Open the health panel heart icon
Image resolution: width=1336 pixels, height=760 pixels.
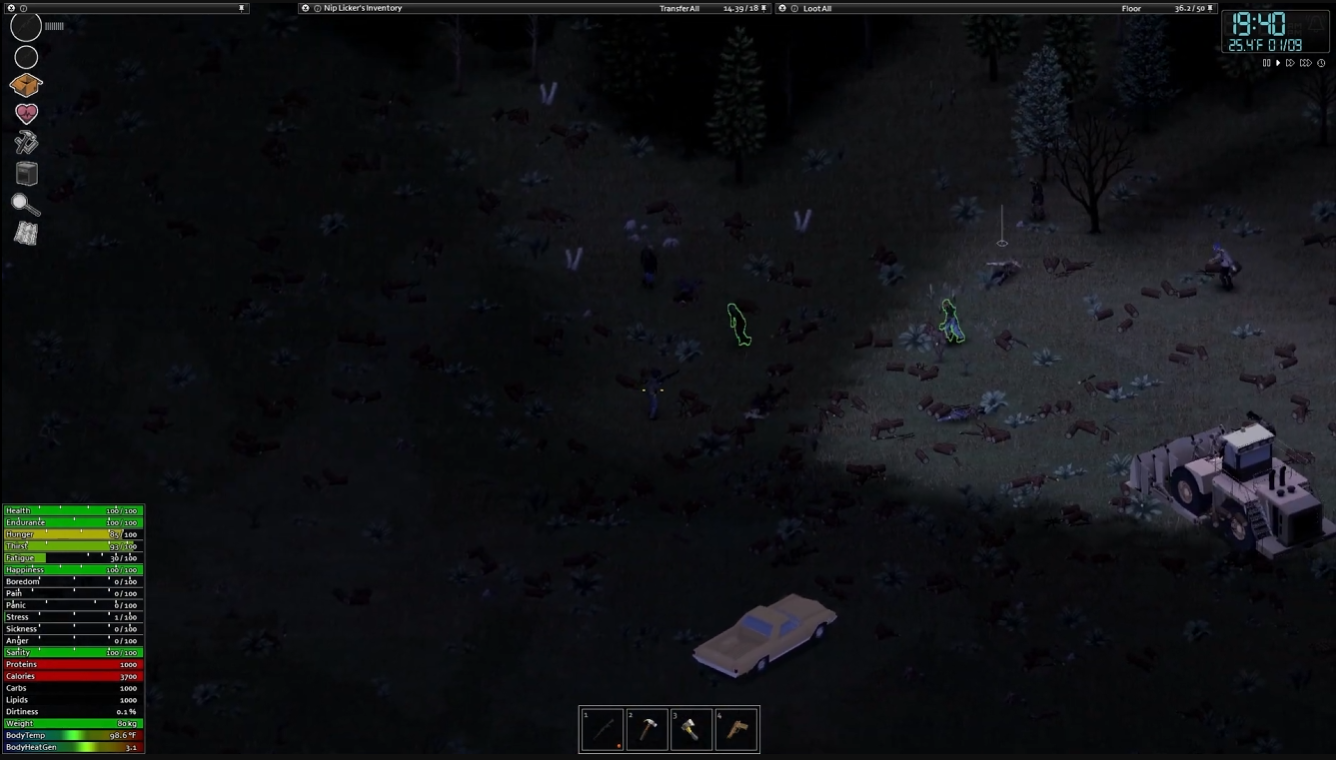pos(25,113)
